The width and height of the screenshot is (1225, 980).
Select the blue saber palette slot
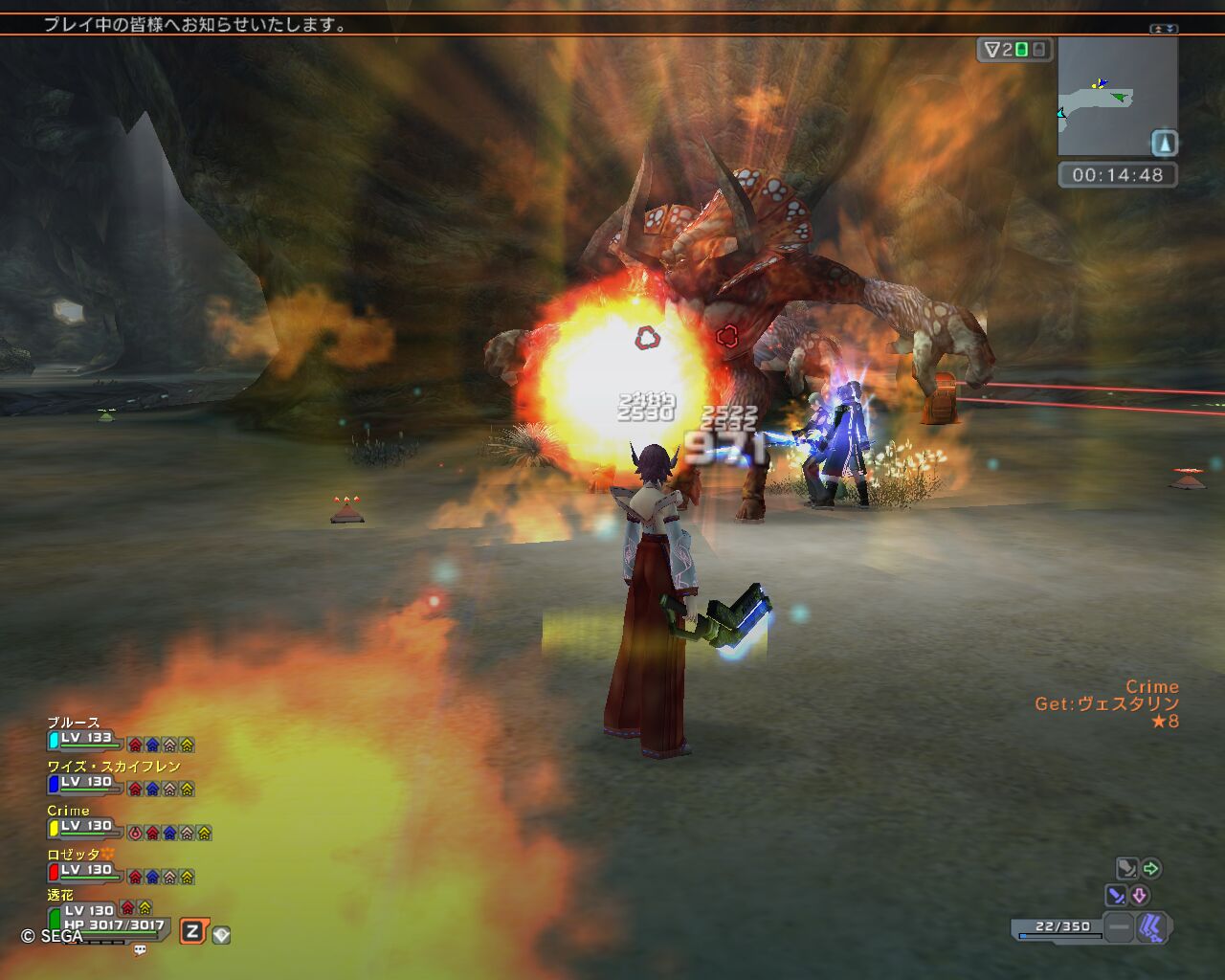(1116, 896)
